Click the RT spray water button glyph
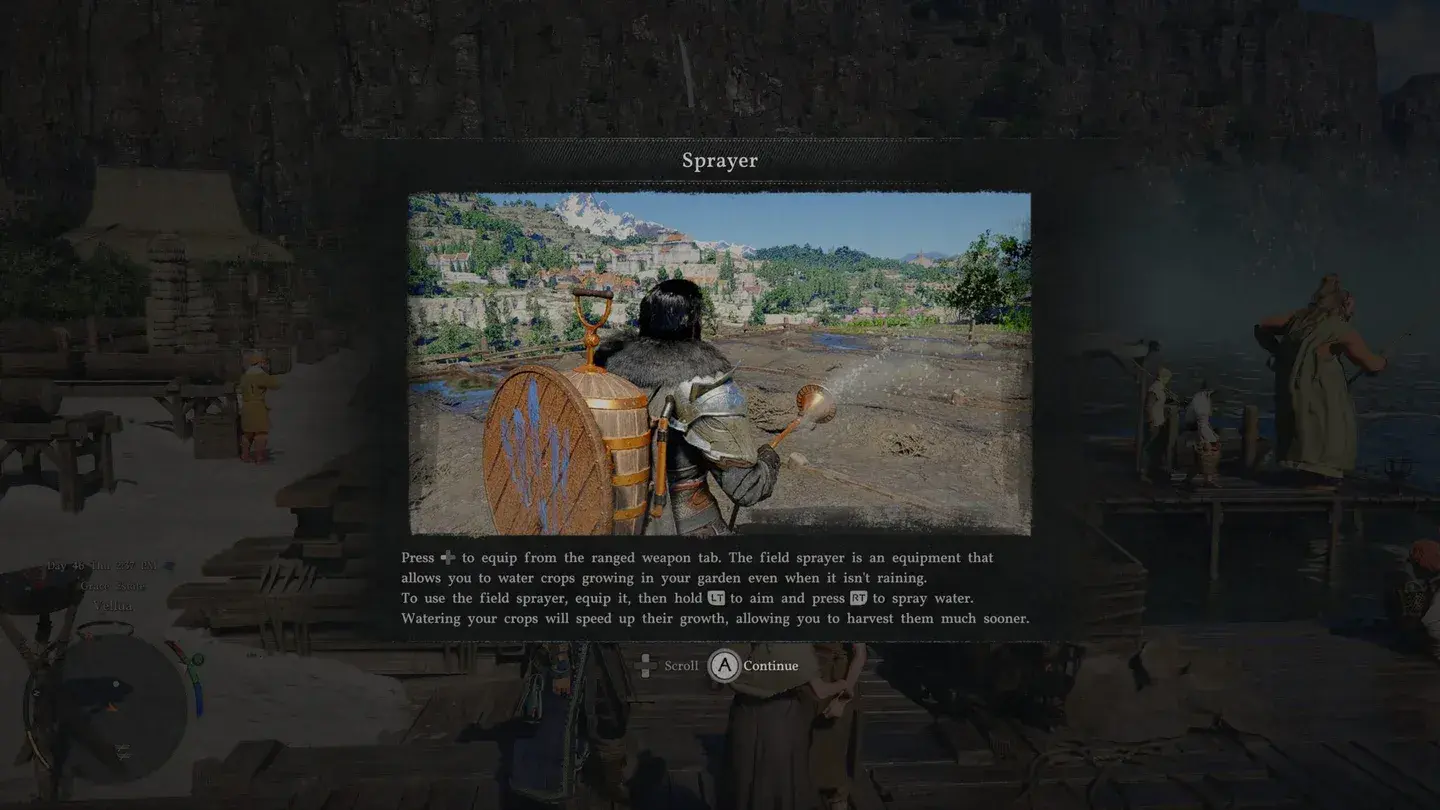Viewport: 1440px width, 810px height. (x=860, y=598)
